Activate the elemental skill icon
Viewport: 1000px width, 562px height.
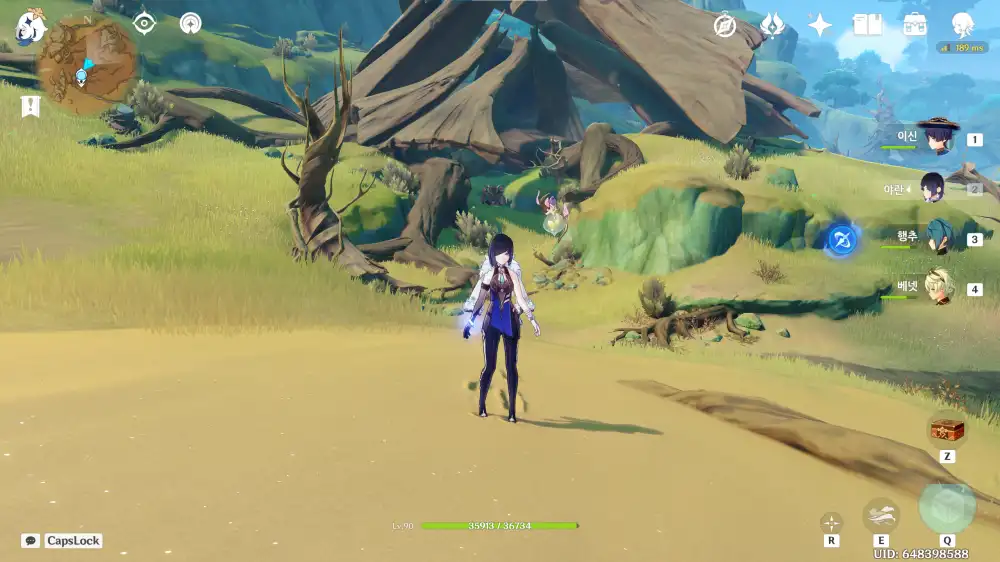tap(881, 516)
